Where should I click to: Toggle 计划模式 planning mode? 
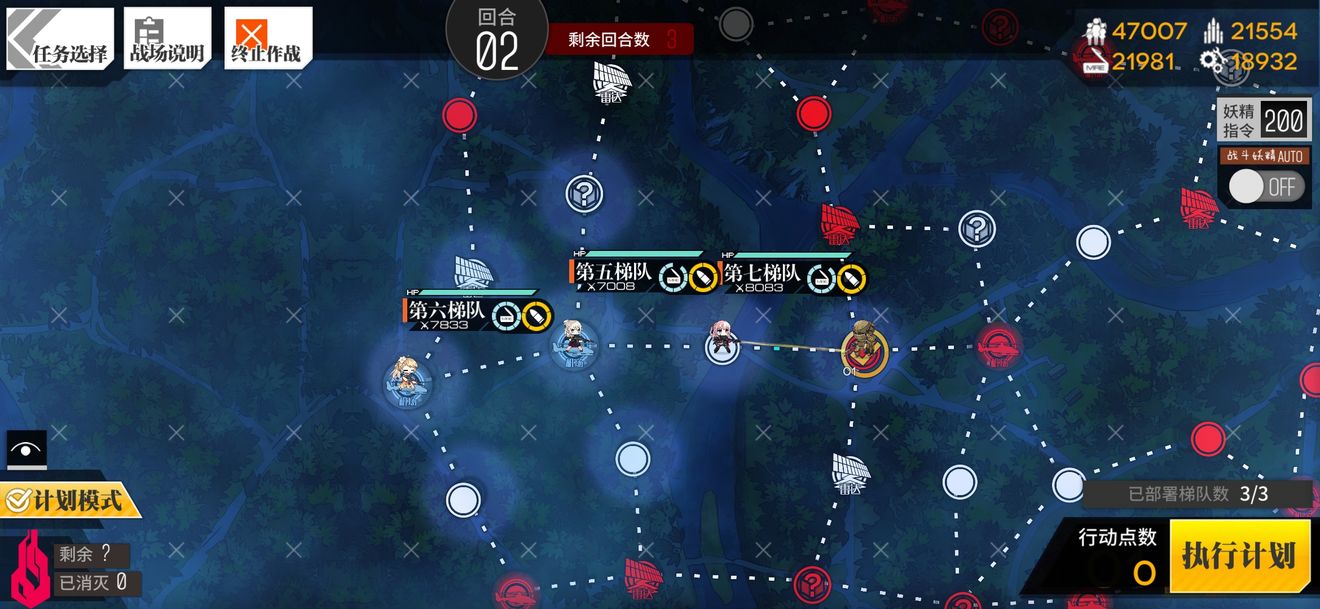68,498
